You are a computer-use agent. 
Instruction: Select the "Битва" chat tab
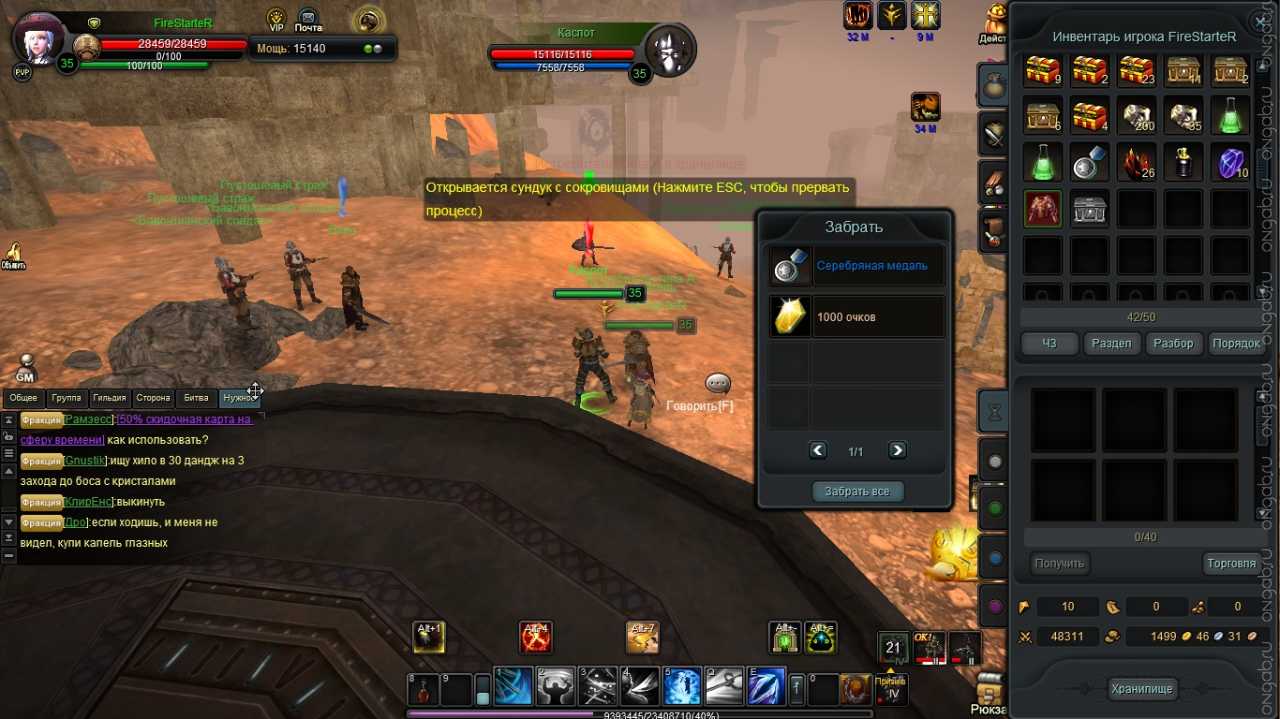[x=196, y=398]
